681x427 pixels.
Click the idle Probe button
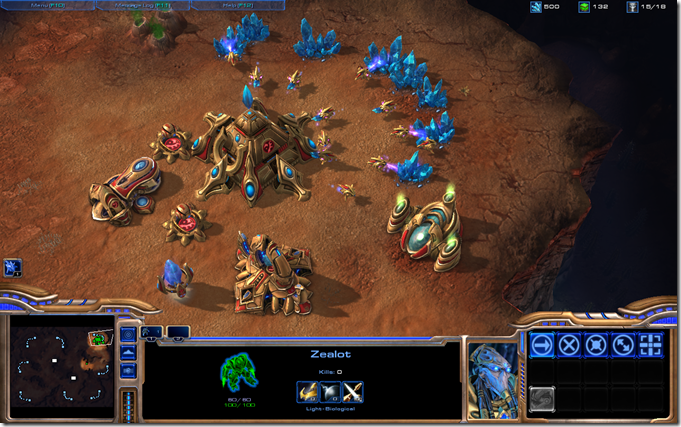[x=13, y=267]
